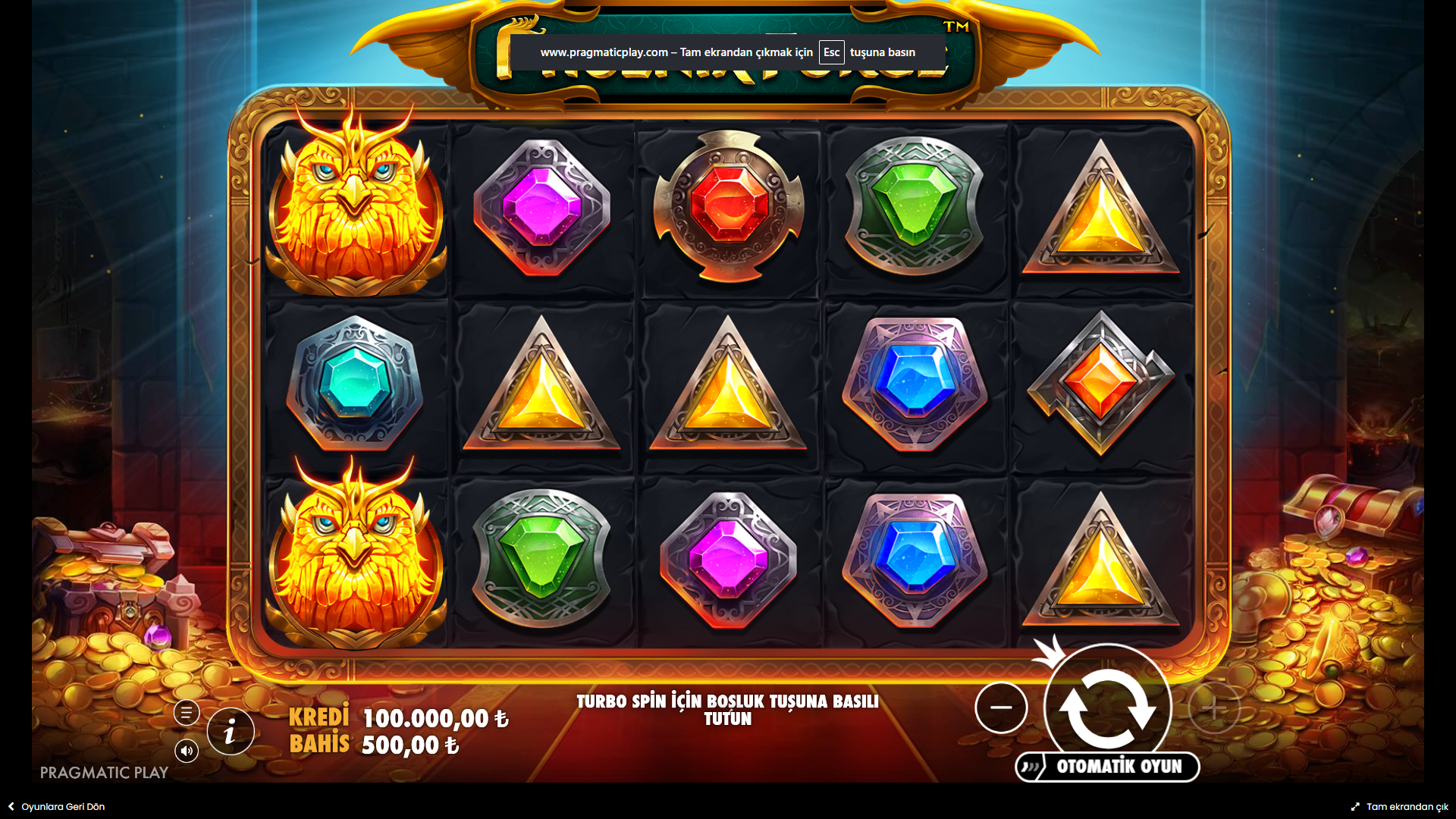This screenshot has width=1456, height=819.
Task: Exit fullscreen with Tam ekrandan çık
Action: point(1400,807)
